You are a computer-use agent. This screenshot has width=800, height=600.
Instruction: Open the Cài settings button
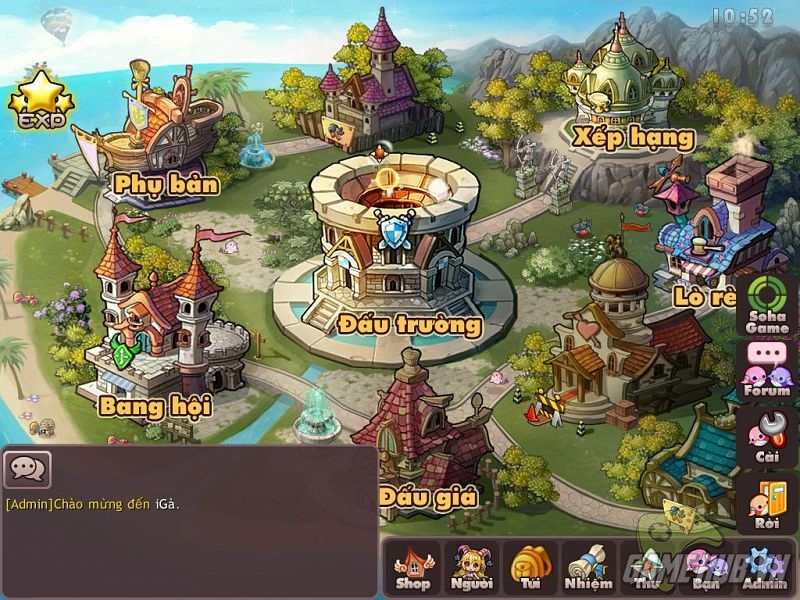click(767, 438)
